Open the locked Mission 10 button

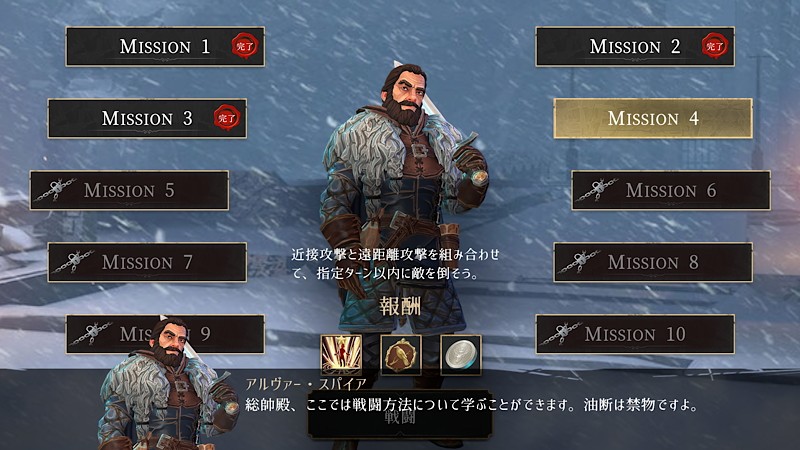pos(635,334)
